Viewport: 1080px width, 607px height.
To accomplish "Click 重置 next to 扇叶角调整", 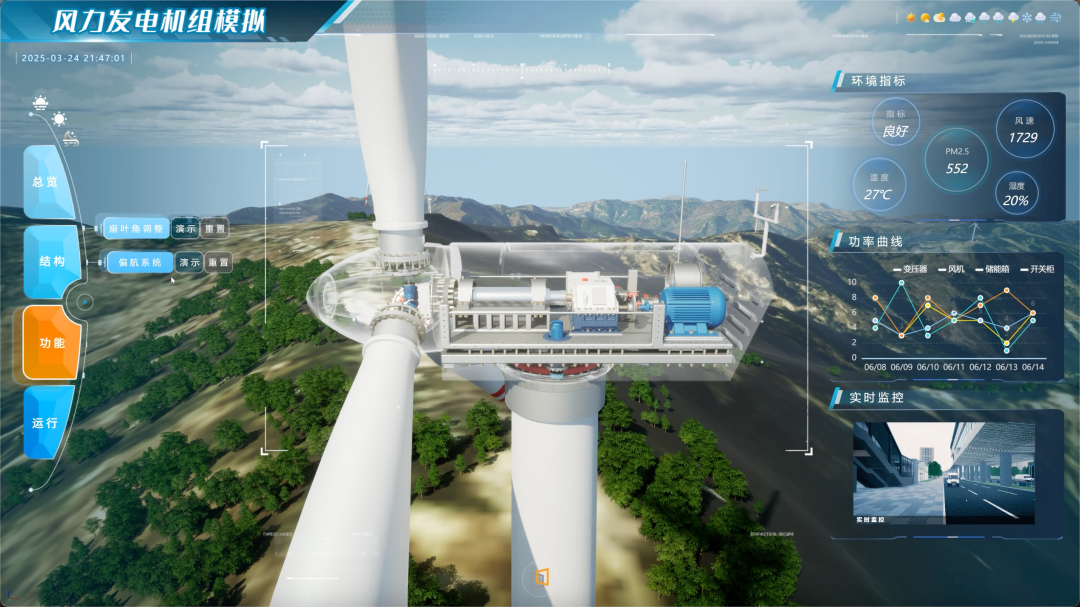I will click(x=215, y=228).
